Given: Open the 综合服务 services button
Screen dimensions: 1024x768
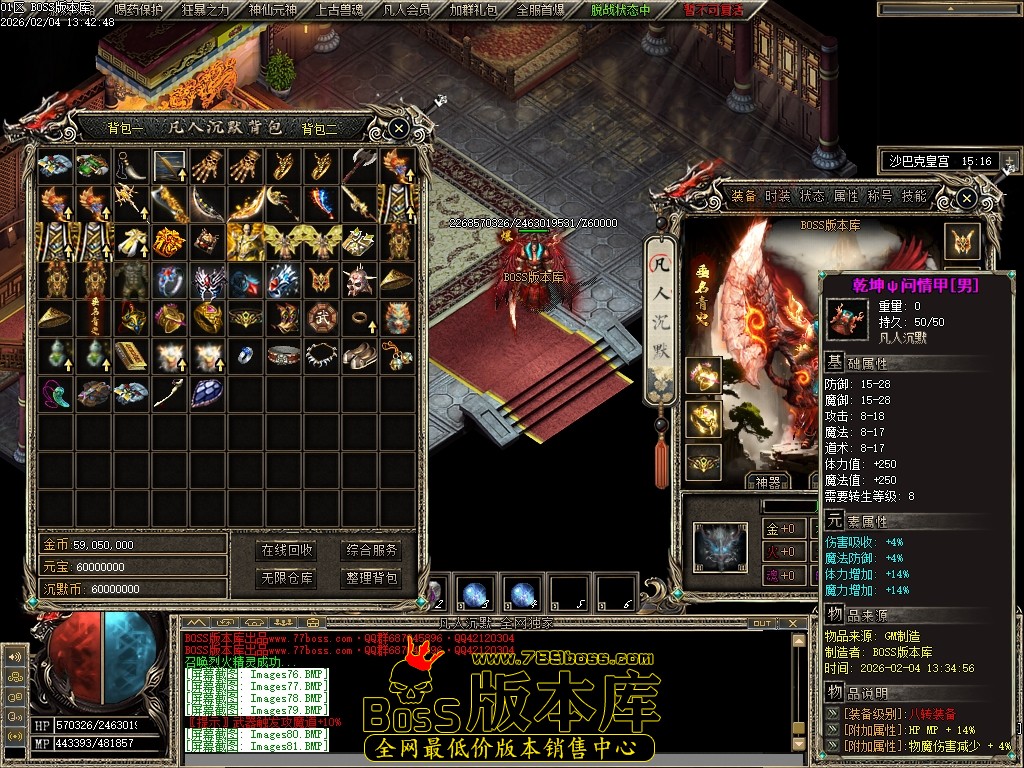Looking at the screenshot, I should pos(371,550).
